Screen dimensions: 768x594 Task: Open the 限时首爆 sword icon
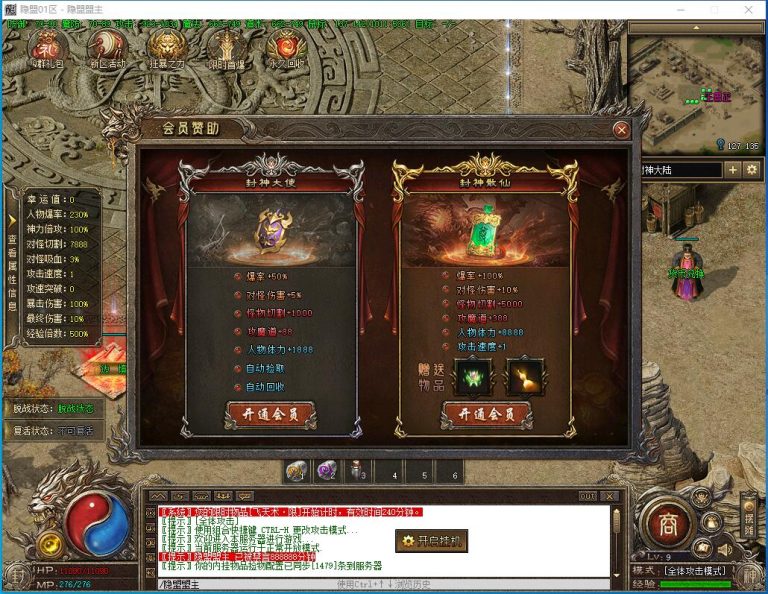[x=226, y=46]
